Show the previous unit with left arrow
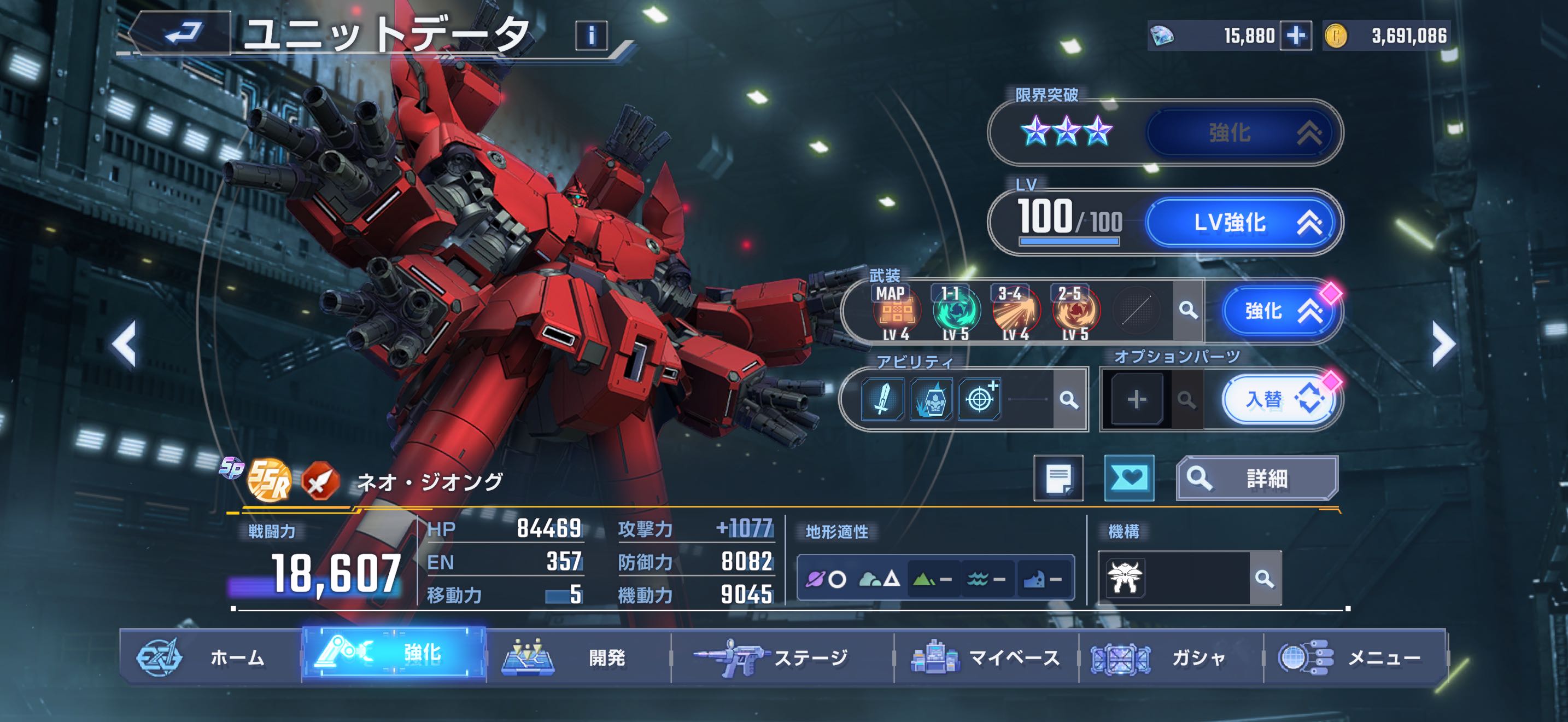The image size is (1568, 722). (124, 345)
